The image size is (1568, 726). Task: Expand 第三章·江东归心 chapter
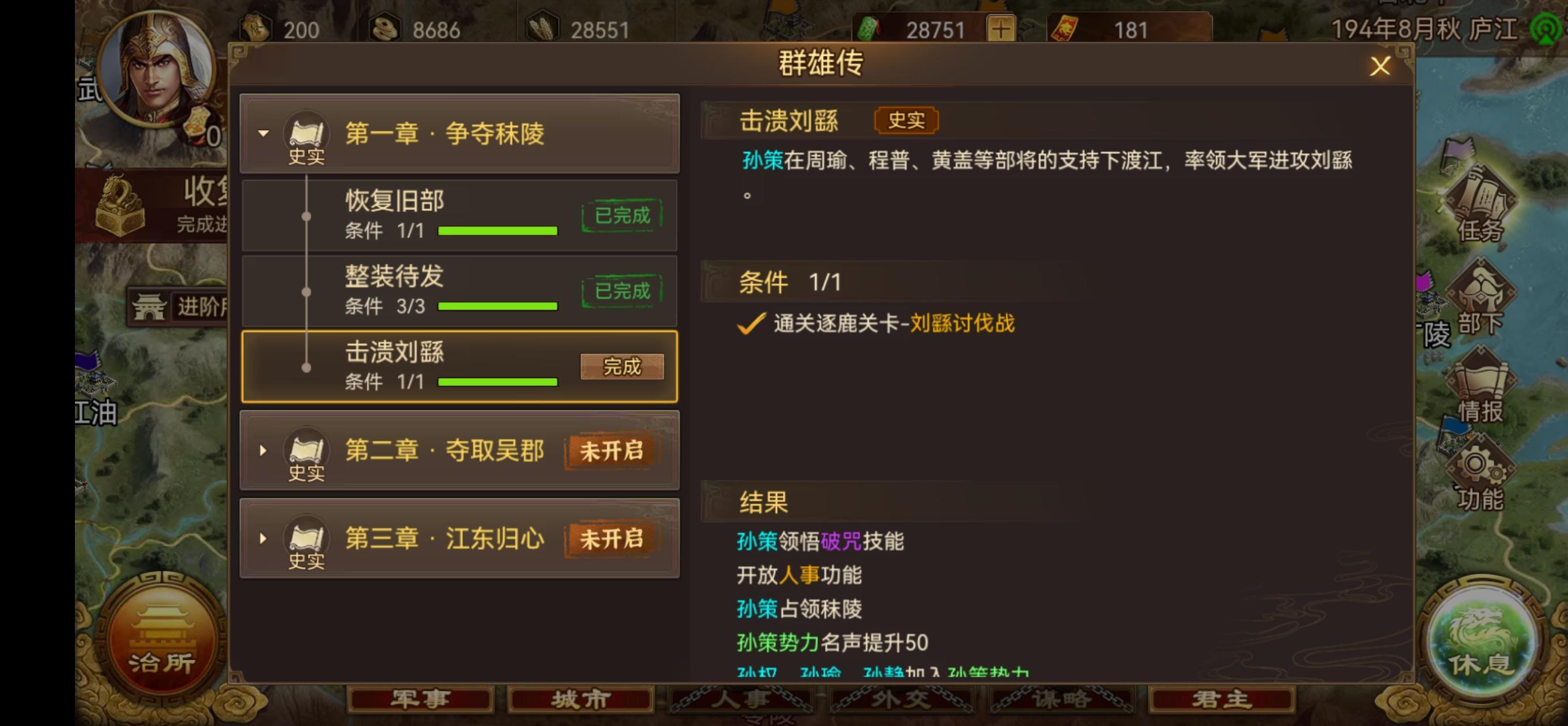click(x=264, y=539)
